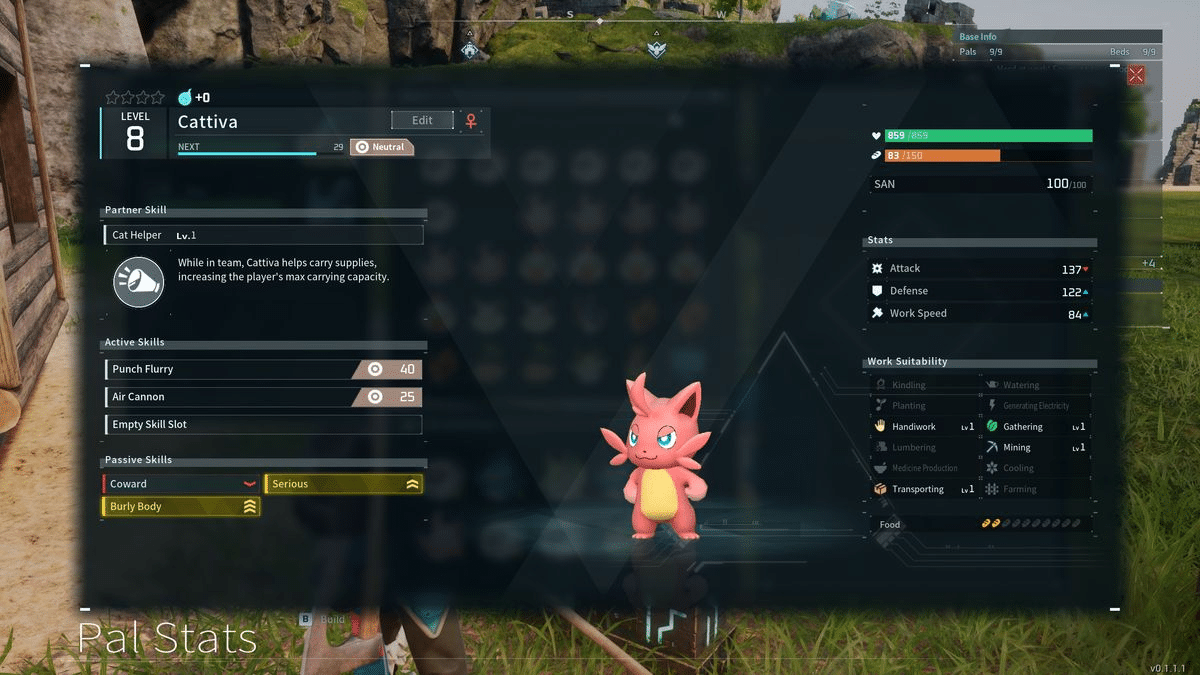Select the Serious passive skill
The width and height of the screenshot is (1200, 675).
point(343,484)
